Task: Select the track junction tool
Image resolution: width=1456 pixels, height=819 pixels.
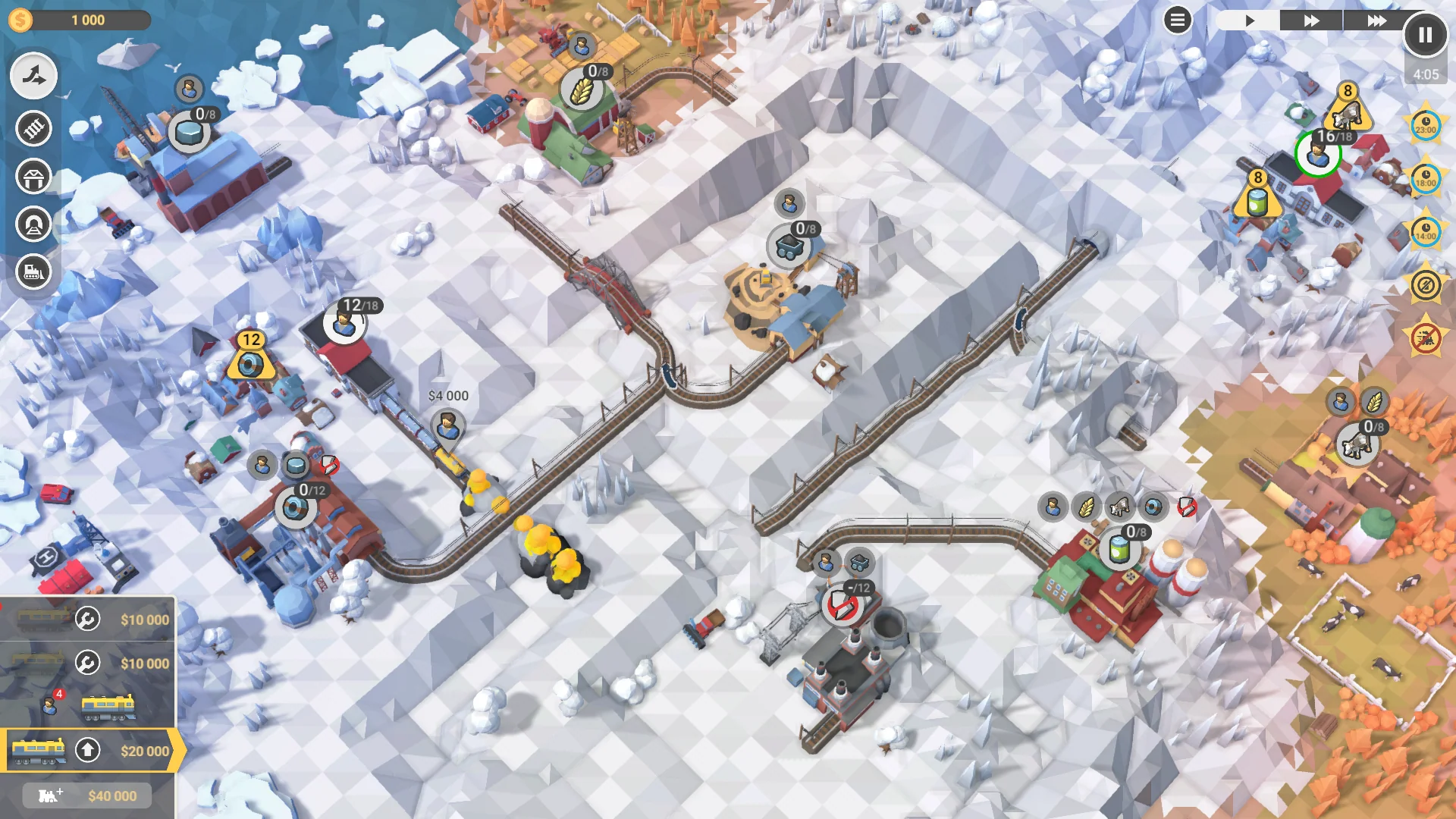Action: coord(33,76)
